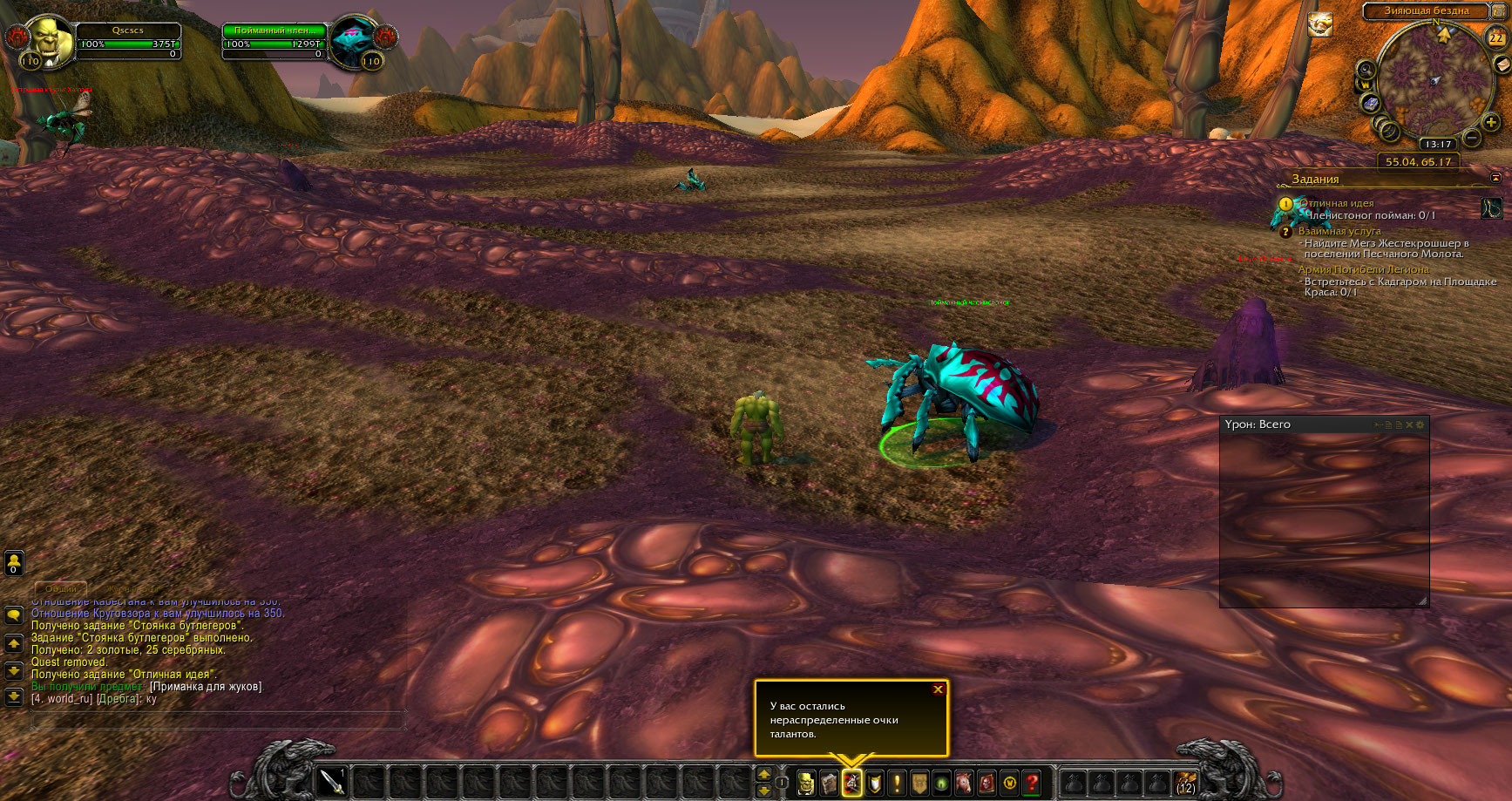Open the mounts collection horse icon
The image size is (1512, 801).
965,783
